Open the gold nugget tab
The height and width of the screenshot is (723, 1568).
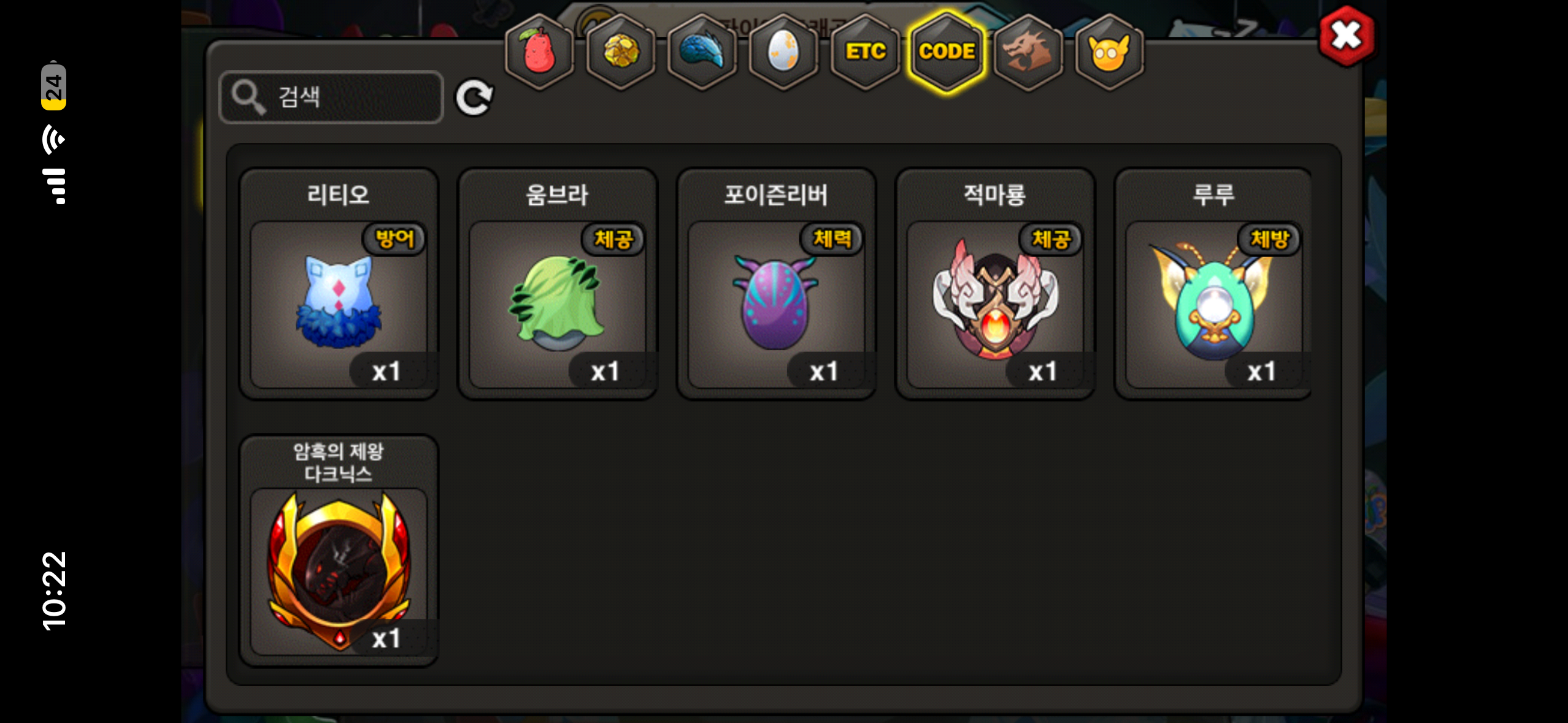pos(621,52)
